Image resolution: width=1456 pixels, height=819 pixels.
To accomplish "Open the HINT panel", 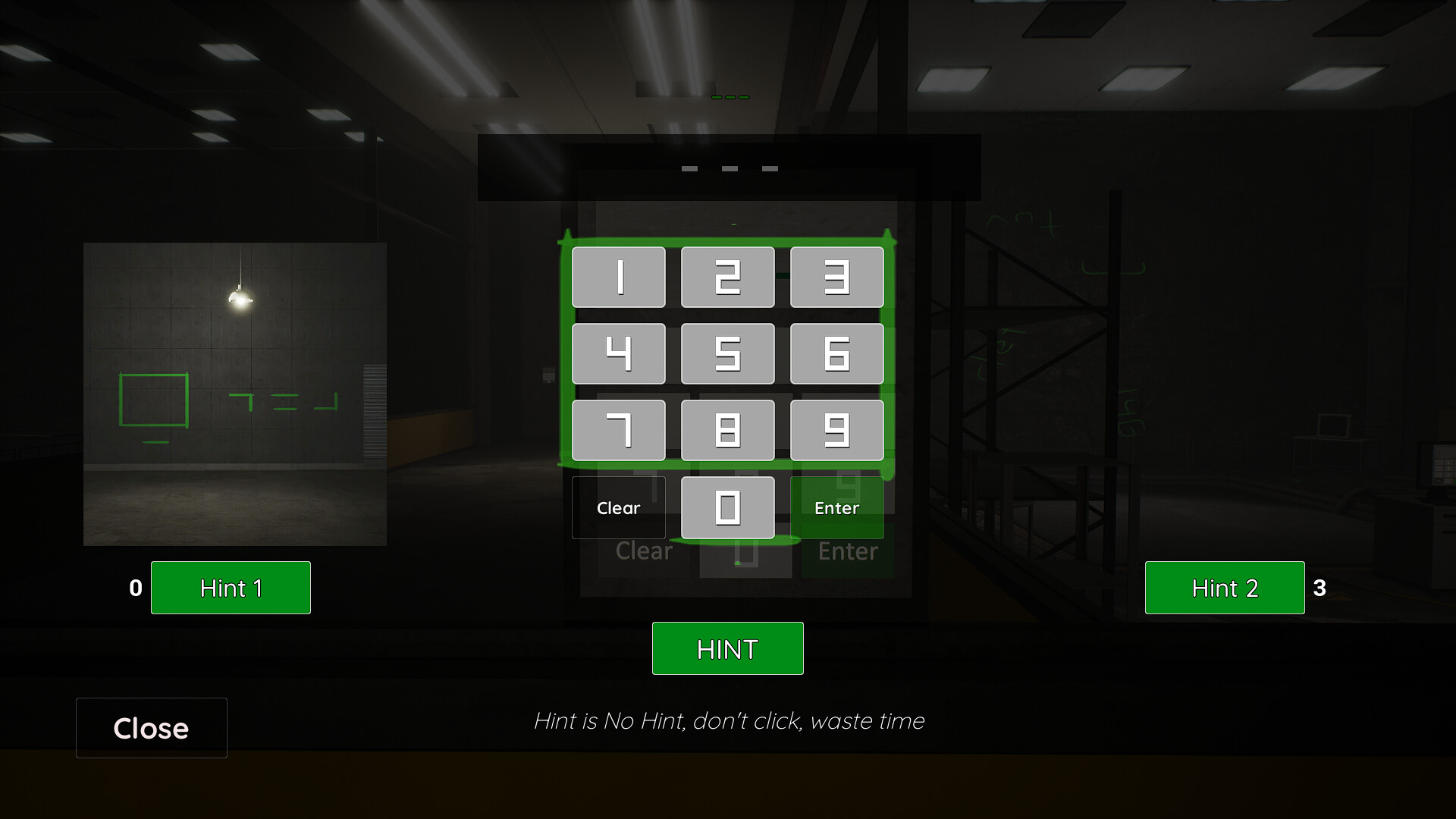I will coord(727,648).
